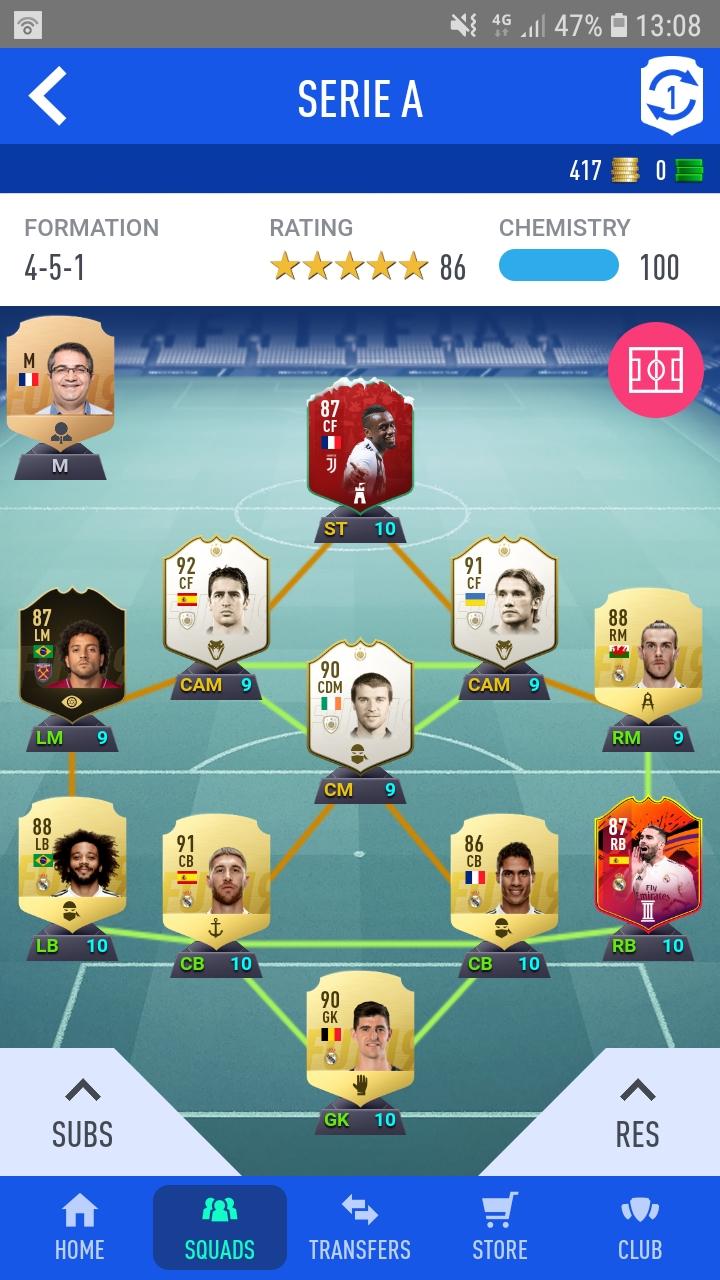Open the Transfers tab
Screen dimensions: 720x1280
click(360, 1228)
